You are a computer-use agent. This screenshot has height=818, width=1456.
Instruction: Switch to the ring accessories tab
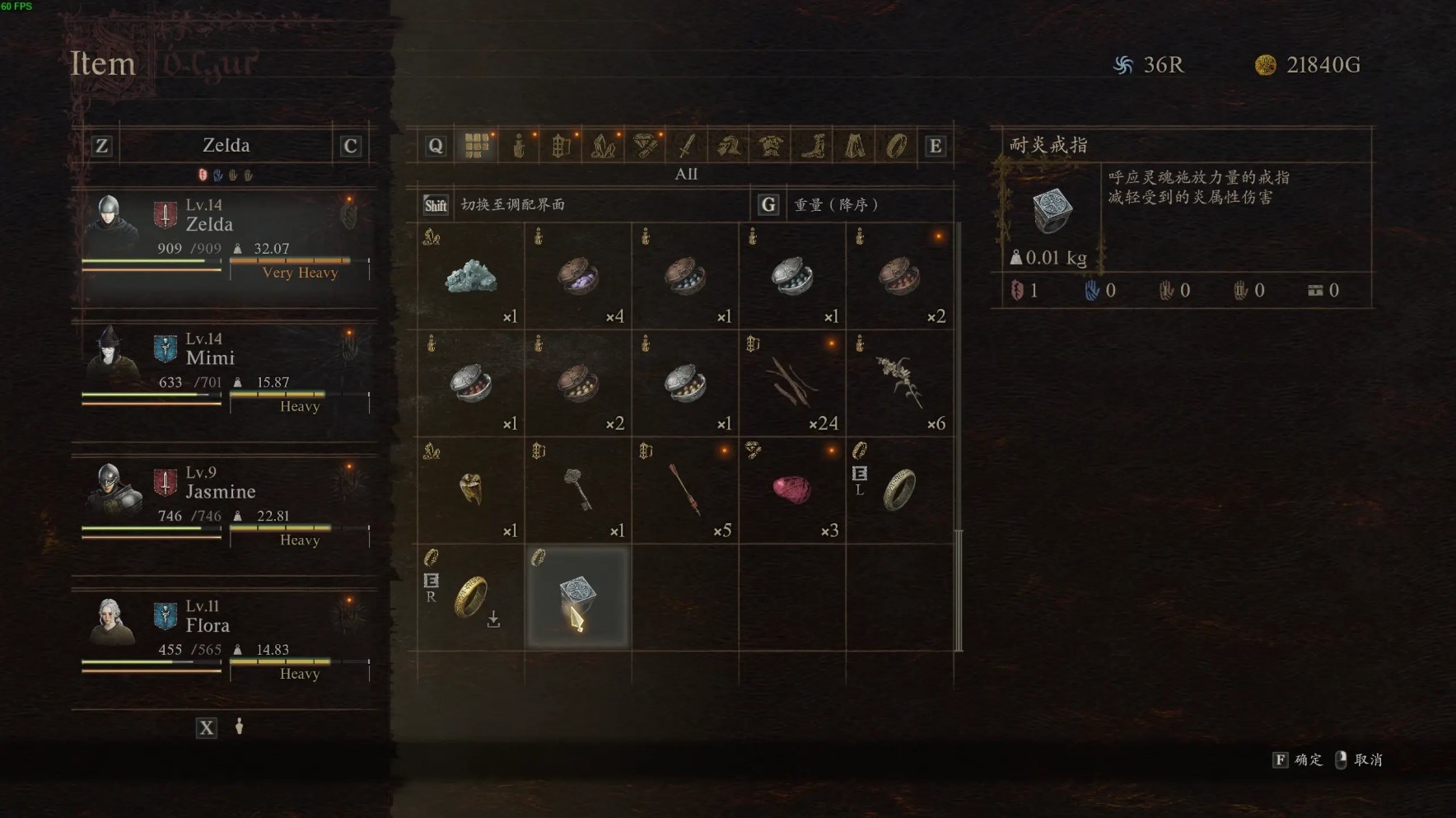[x=896, y=146]
